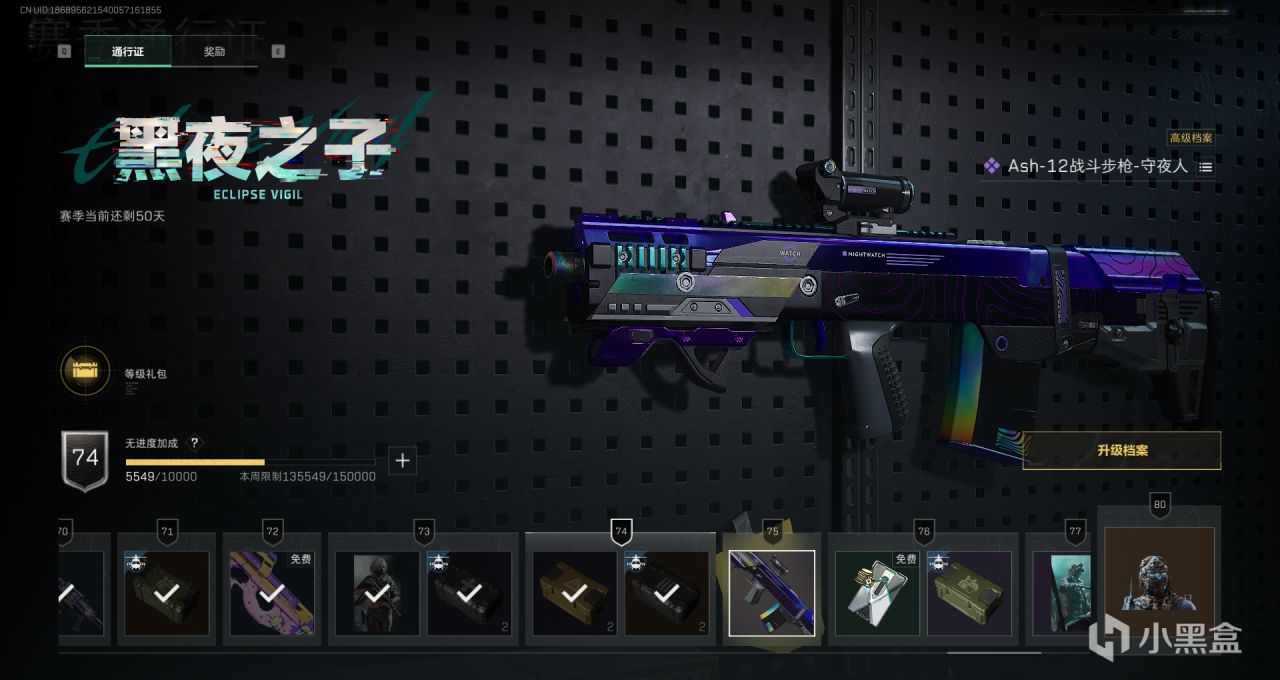Open the 等级礼包 level gift pack
1280x680 pixels.
click(85, 371)
